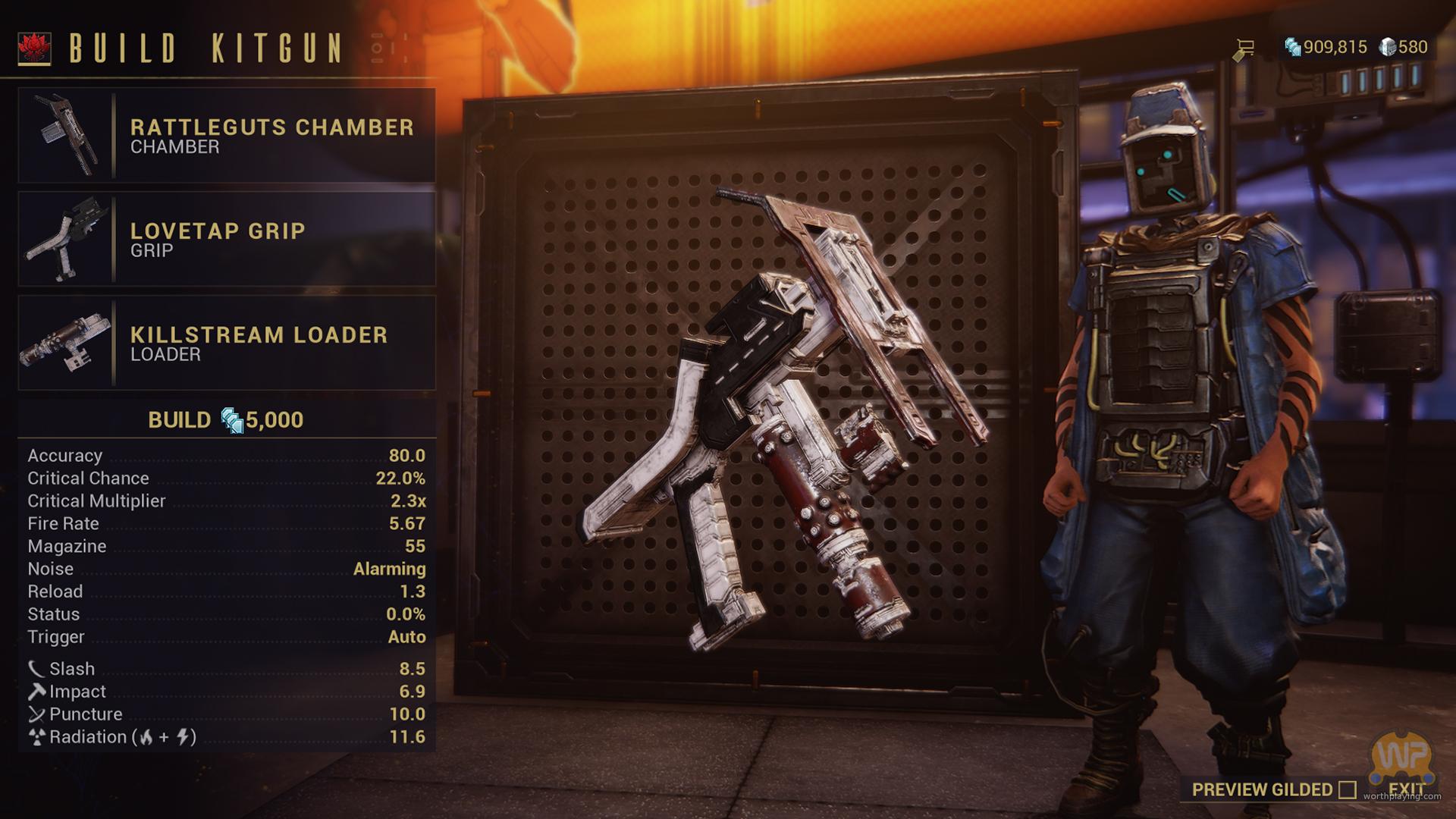Select the Rattleguts Chamber part

227,136
